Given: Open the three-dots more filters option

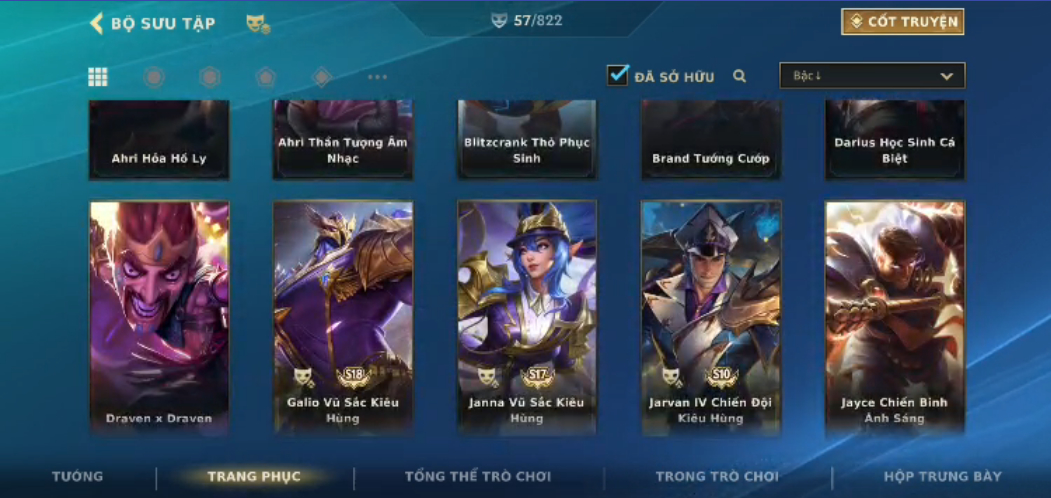Looking at the screenshot, I should (x=377, y=77).
